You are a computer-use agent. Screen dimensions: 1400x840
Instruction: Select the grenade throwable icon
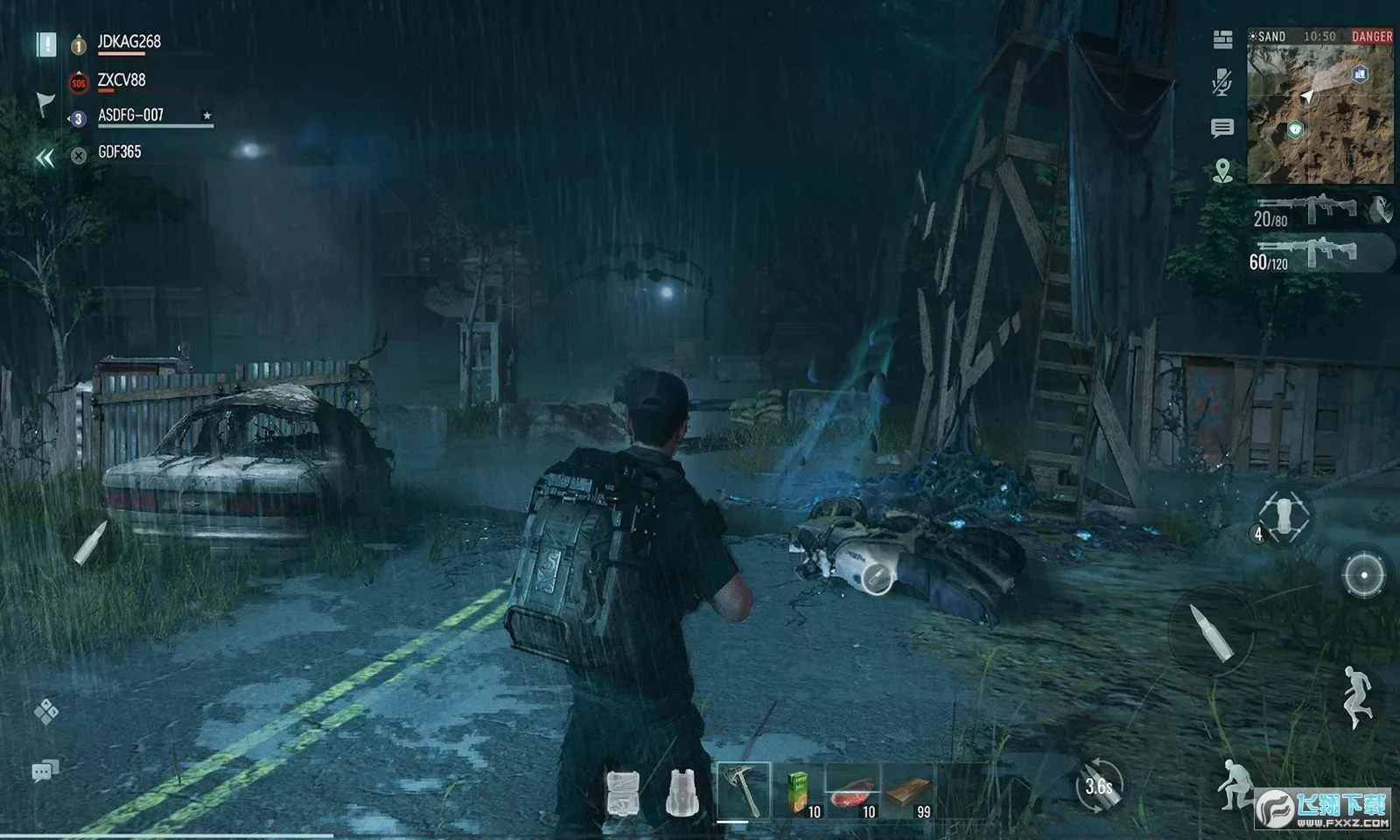click(x=1381, y=210)
